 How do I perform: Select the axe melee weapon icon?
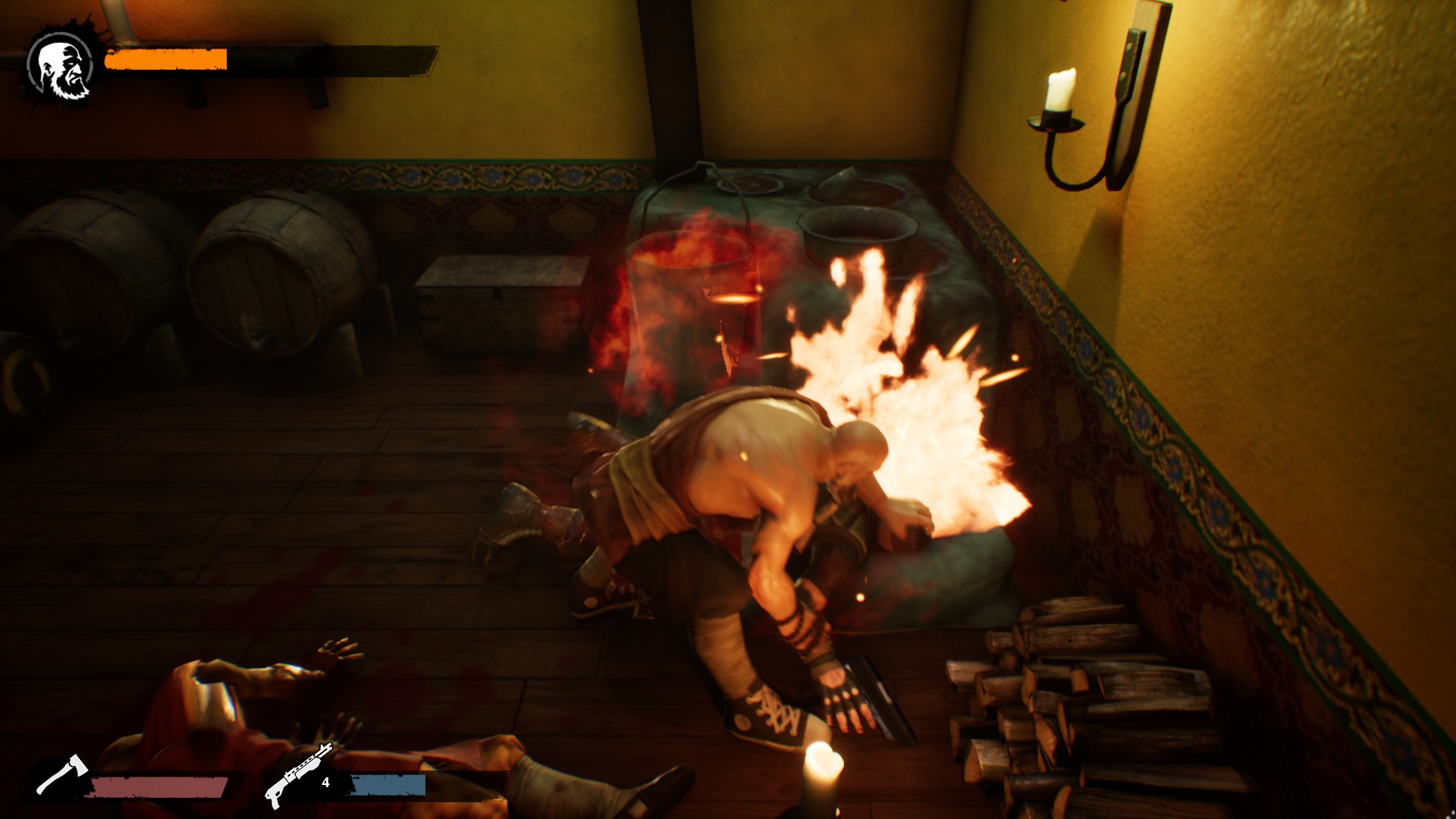pos(62,774)
